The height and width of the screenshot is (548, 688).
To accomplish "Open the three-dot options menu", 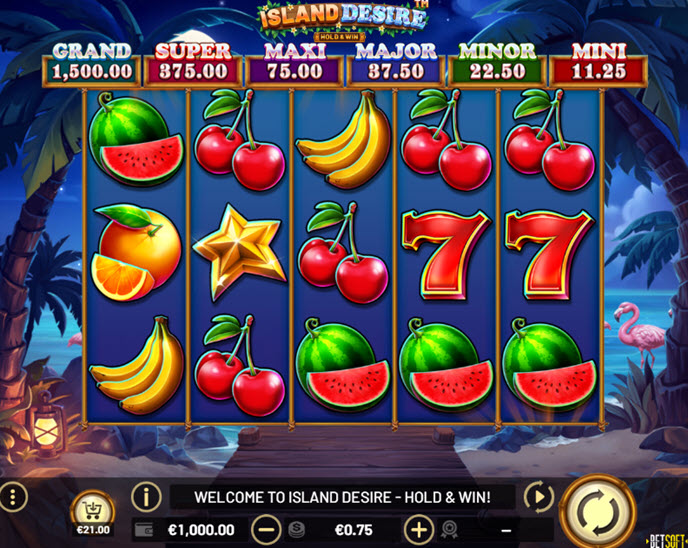I will [x=13, y=496].
